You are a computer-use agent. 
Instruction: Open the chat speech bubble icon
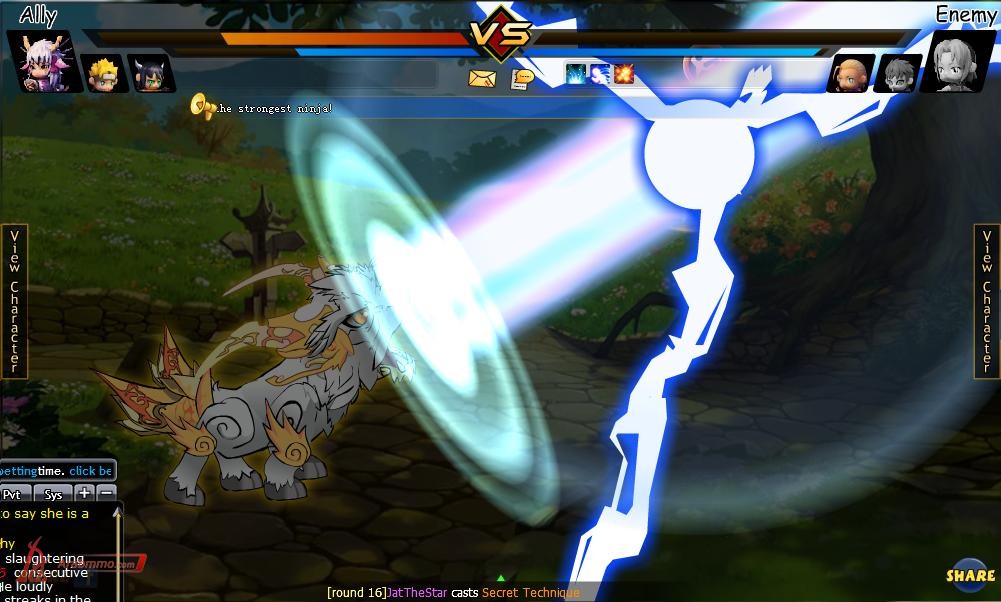pos(520,79)
